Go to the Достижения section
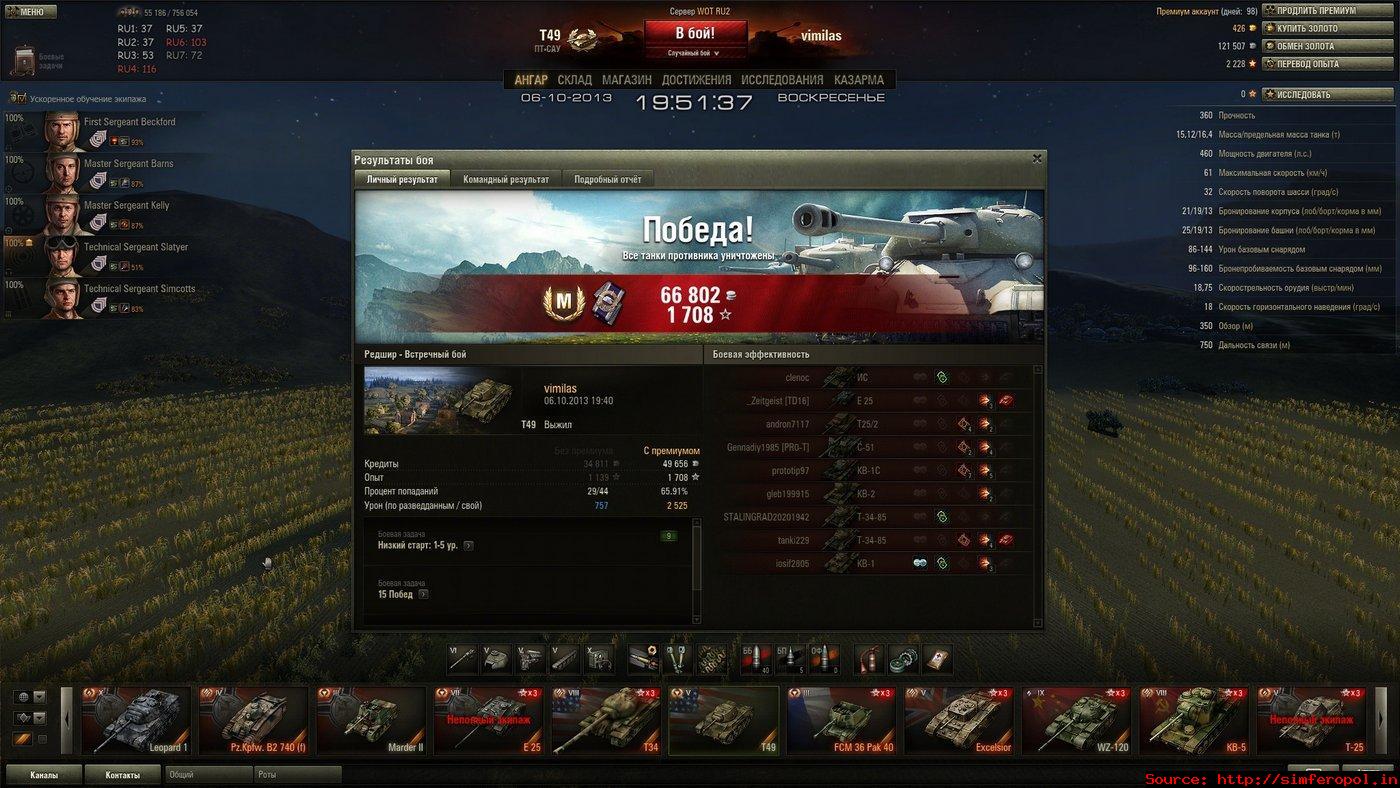This screenshot has height=788, width=1400. click(x=696, y=80)
